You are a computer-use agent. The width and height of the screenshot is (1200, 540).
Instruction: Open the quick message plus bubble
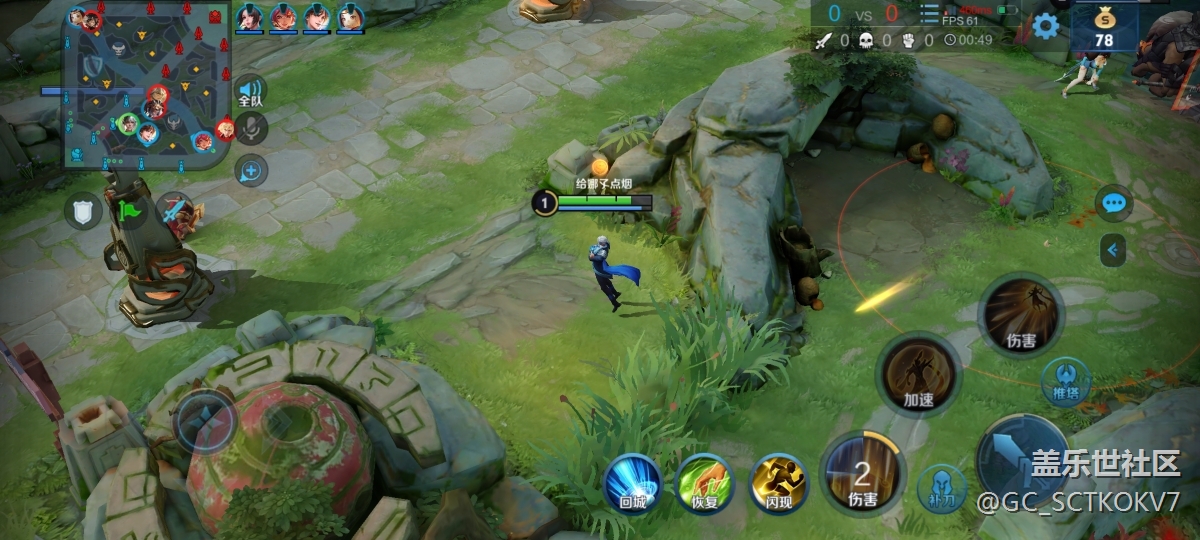click(x=250, y=171)
